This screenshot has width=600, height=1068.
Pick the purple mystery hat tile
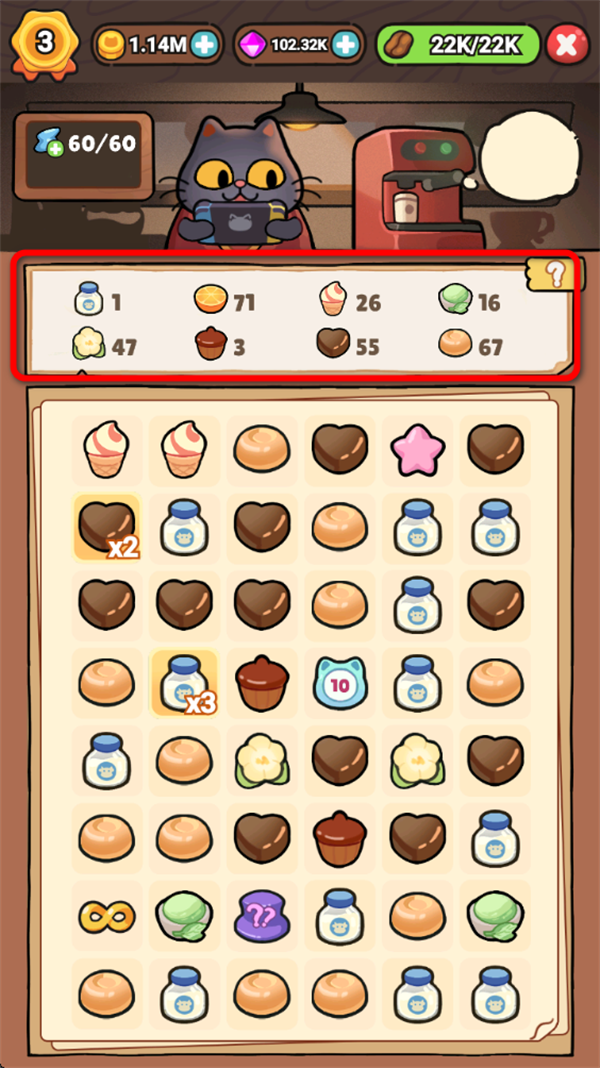click(x=262, y=916)
